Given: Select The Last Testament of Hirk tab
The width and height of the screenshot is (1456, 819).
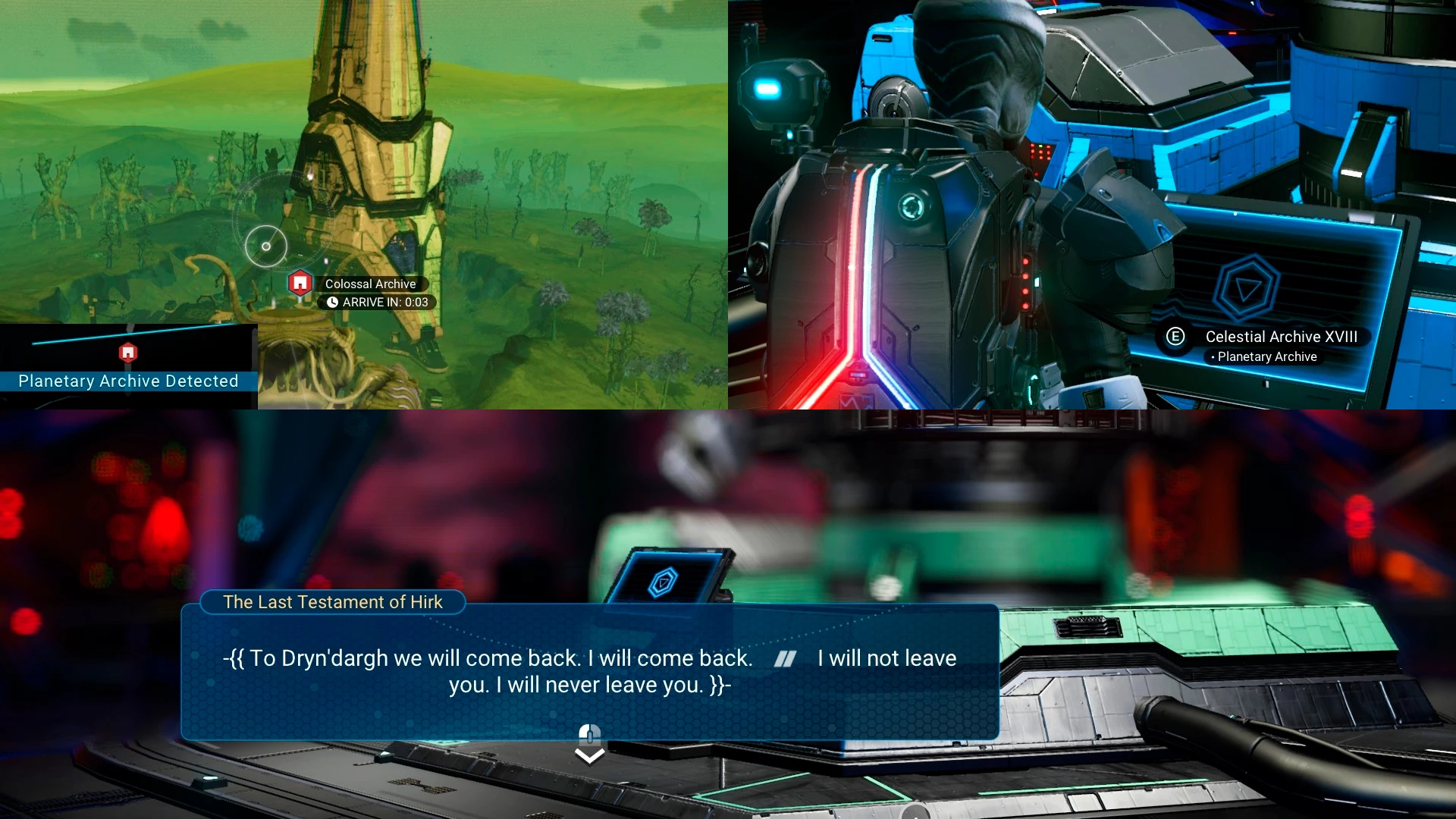Looking at the screenshot, I should 331,602.
